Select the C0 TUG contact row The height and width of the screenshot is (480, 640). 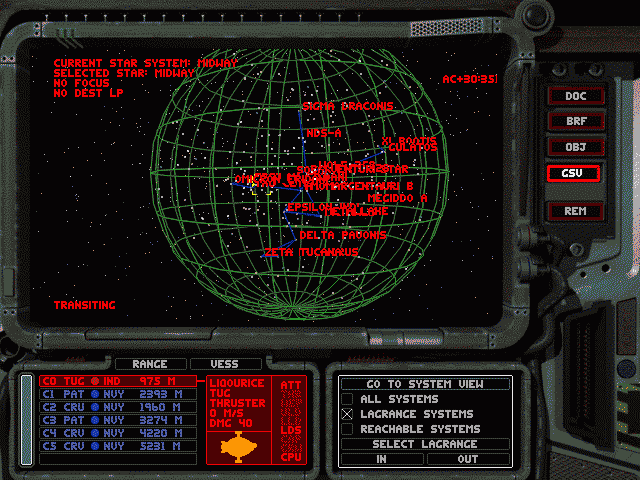tap(117, 381)
